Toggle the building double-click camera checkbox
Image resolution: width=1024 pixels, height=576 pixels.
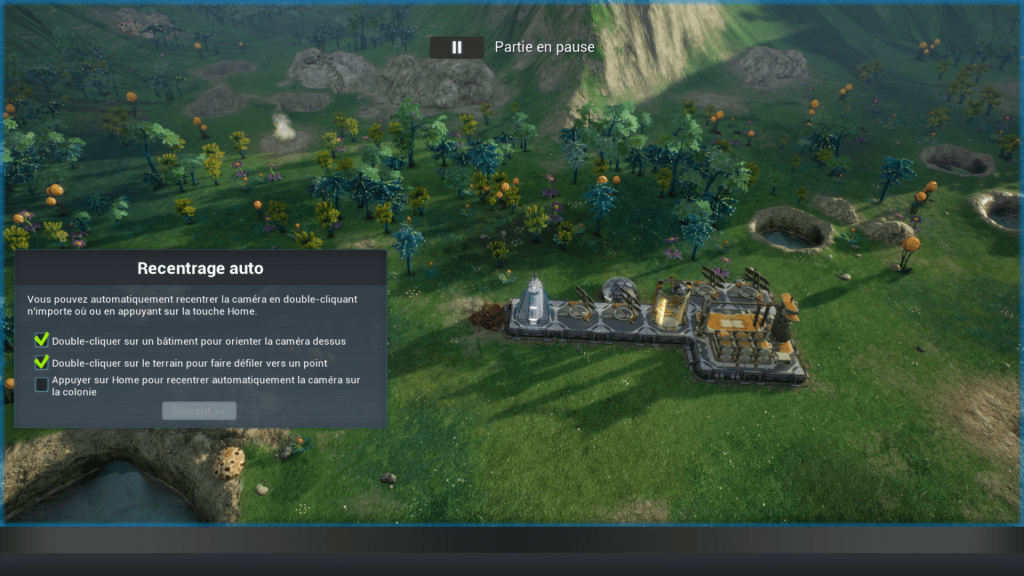point(42,341)
